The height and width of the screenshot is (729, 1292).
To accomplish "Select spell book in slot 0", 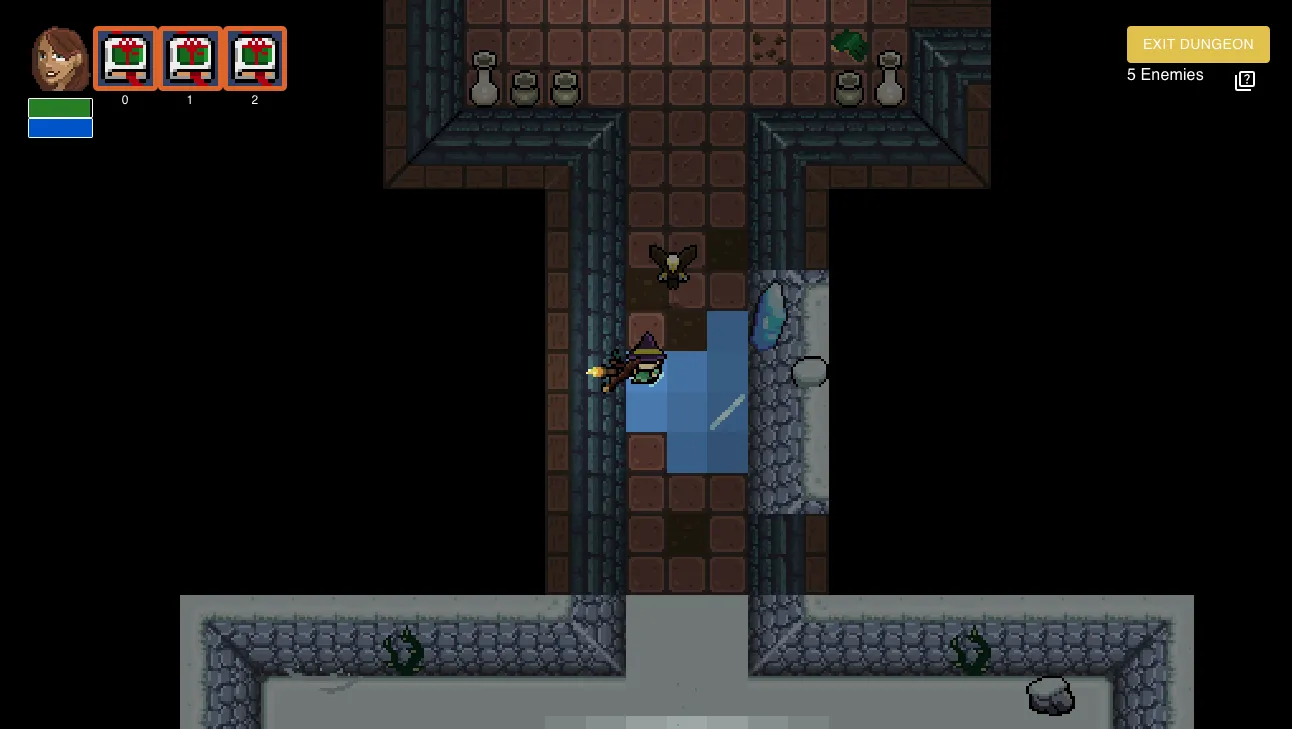I will 125,58.
